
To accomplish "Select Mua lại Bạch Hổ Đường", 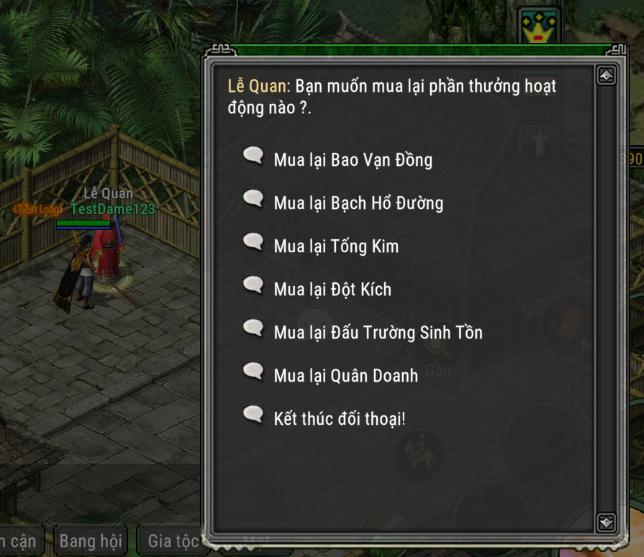I will click(x=358, y=203).
